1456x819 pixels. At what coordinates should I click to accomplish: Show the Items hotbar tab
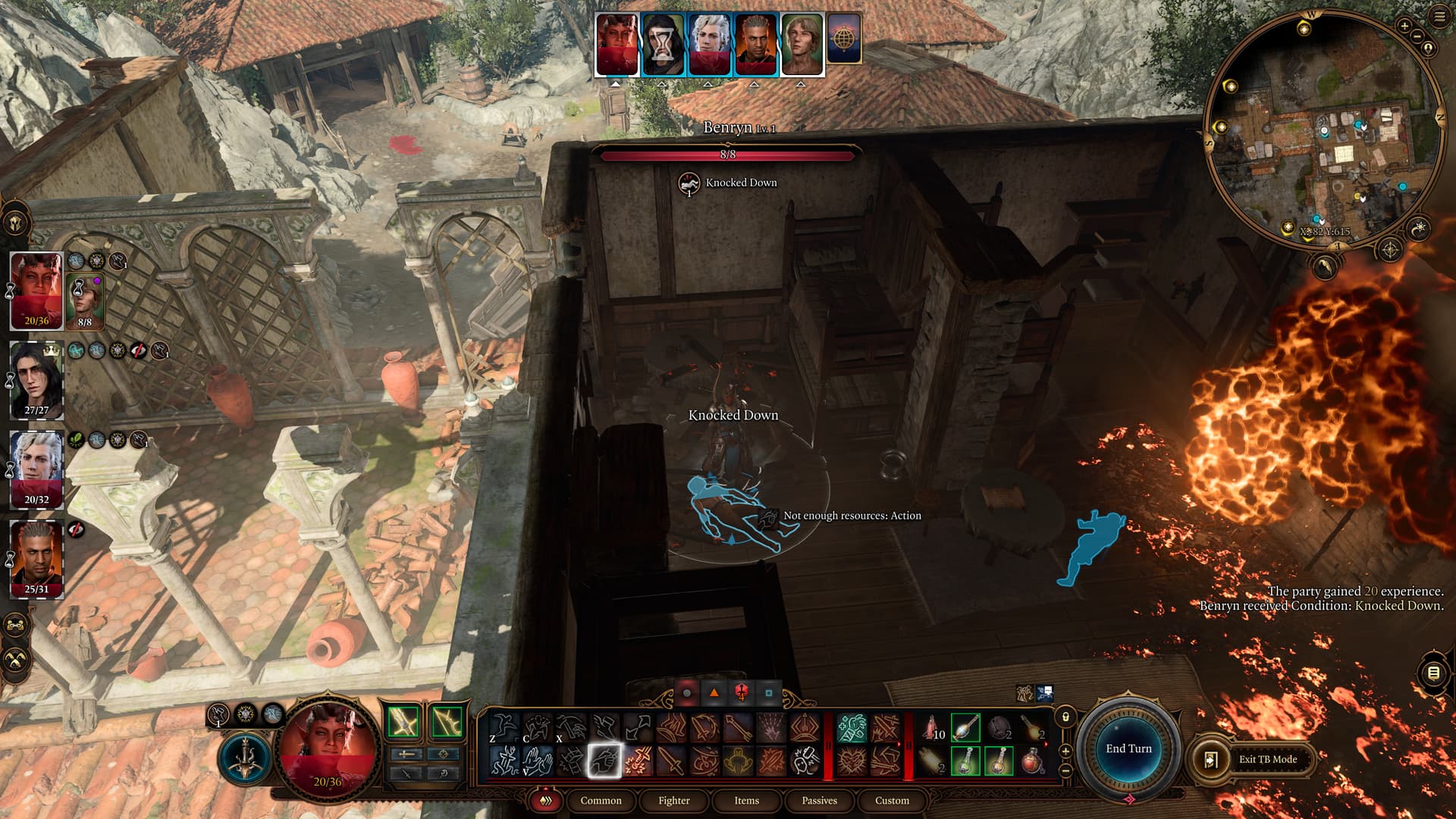click(x=746, y=801)
